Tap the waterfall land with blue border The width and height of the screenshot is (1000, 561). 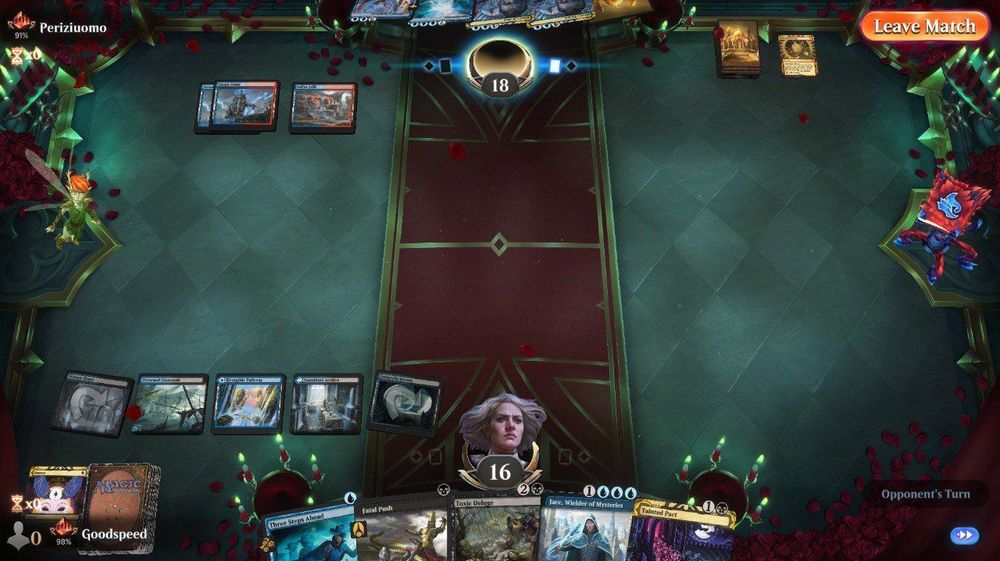click(249, 404)
